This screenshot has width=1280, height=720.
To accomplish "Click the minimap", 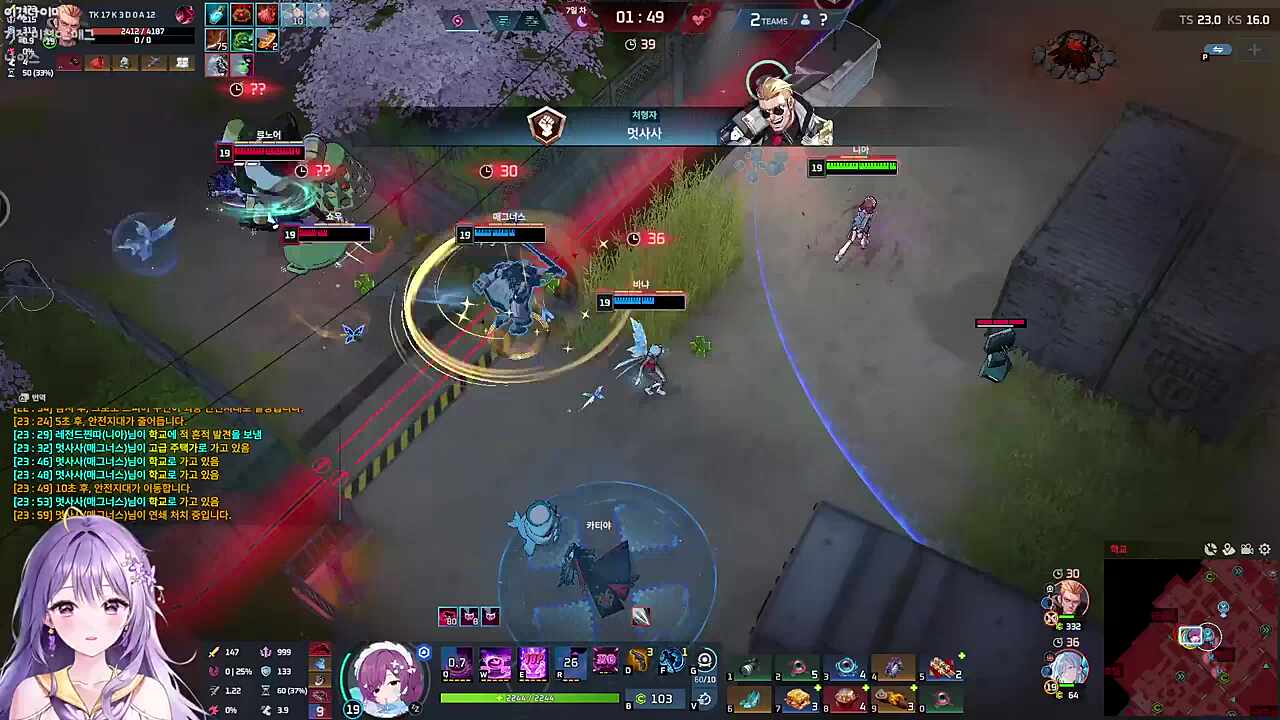I will point(1190,638).
